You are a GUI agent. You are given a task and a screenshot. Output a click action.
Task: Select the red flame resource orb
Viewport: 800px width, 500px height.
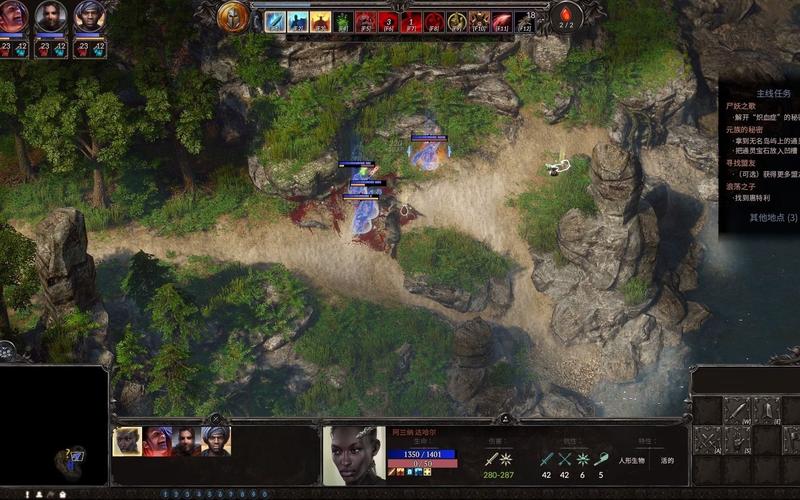point(566,17)
